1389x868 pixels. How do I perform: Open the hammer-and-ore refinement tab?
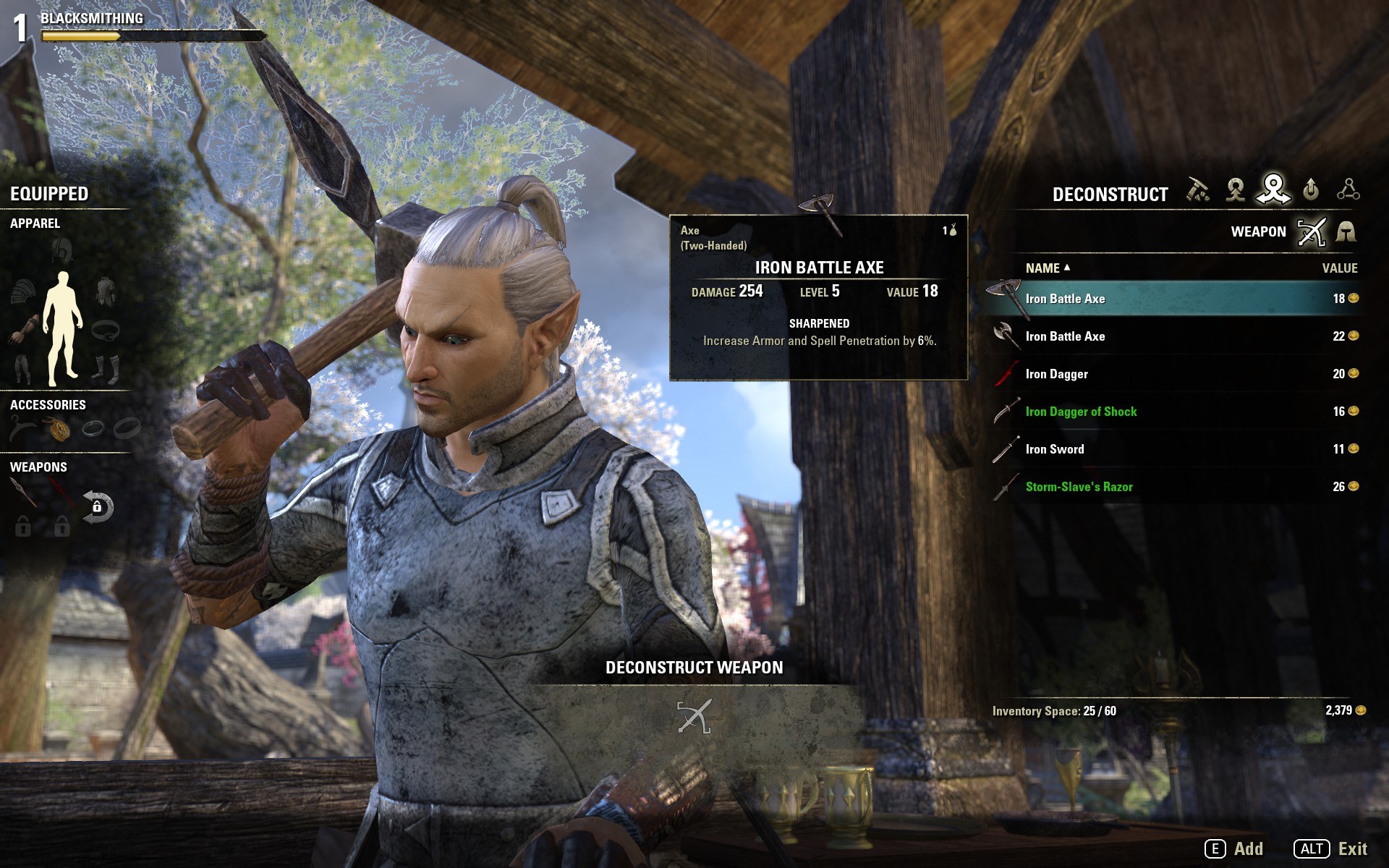click(x=1198, y=190)
